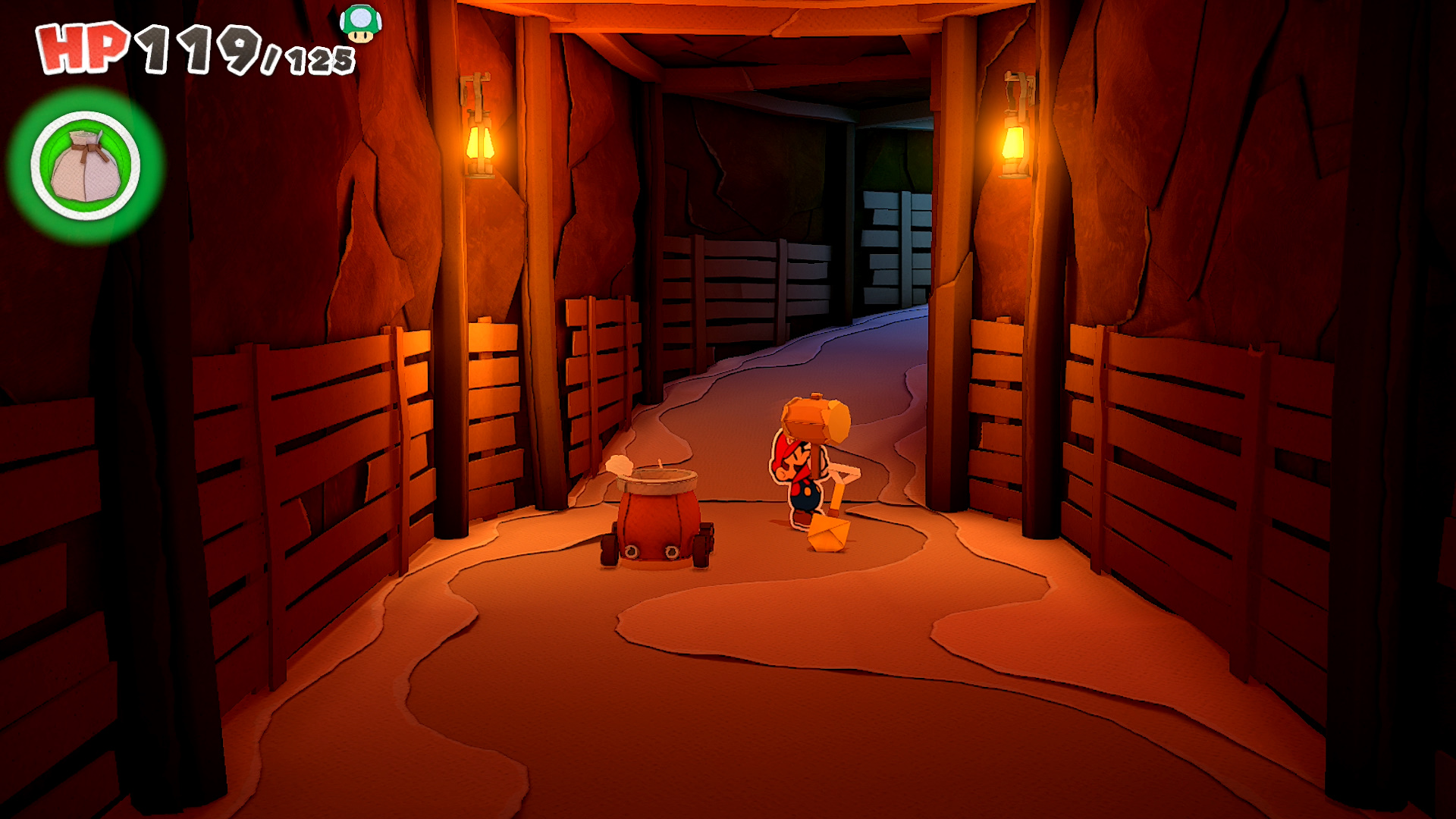Select the green 1-Up mushroom icon
The width and height of the screenshot is (1456, 819).
(x=360, y=24)
